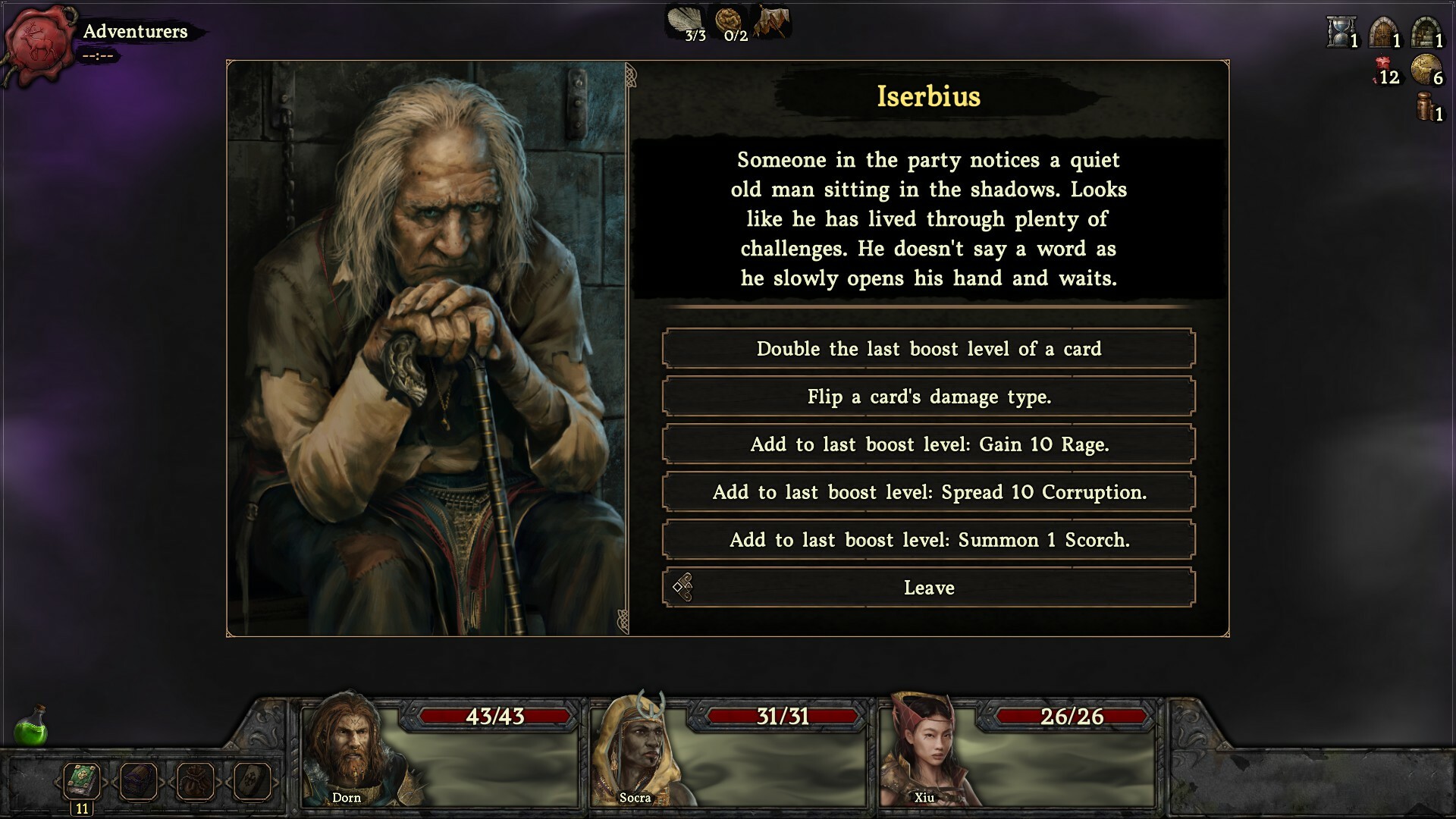The height and width of the screenshot is (819, 1456).
Task: Click the food bowl icon showing 0/2
Action: tap(730, 21)
